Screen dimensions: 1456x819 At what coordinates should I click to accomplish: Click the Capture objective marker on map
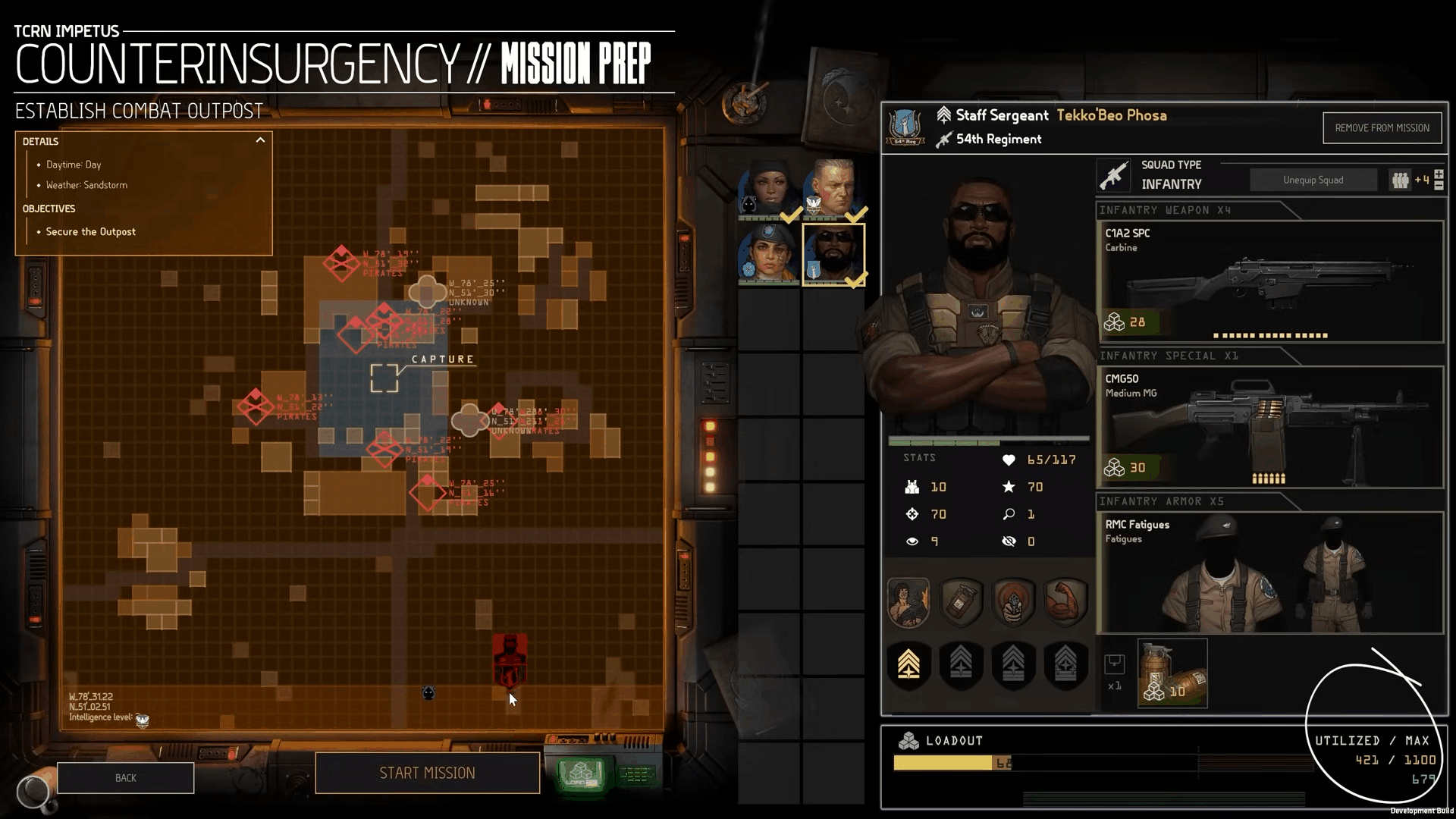coord(384,378)
